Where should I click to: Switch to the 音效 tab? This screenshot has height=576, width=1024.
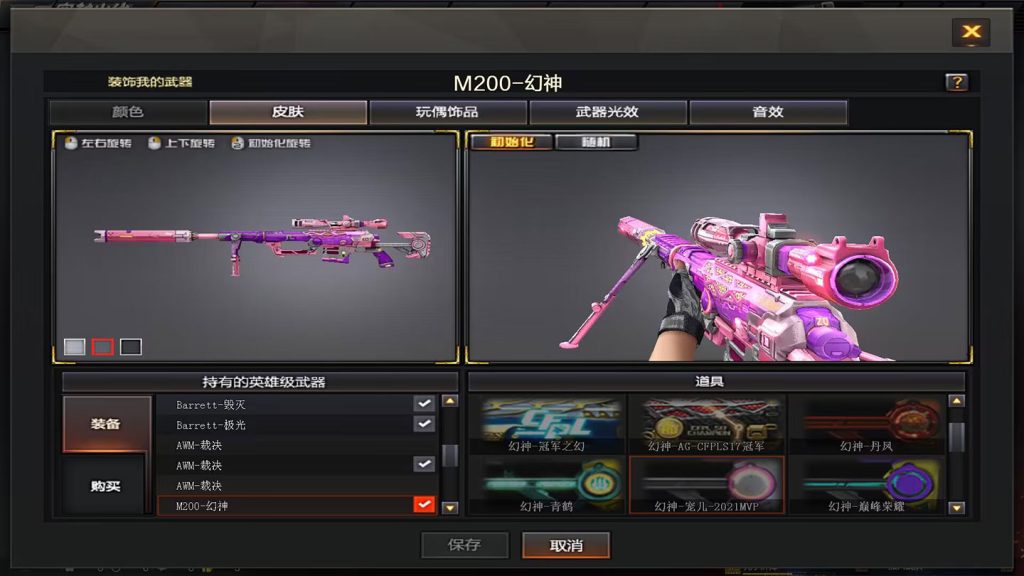(x=768, y=112)
